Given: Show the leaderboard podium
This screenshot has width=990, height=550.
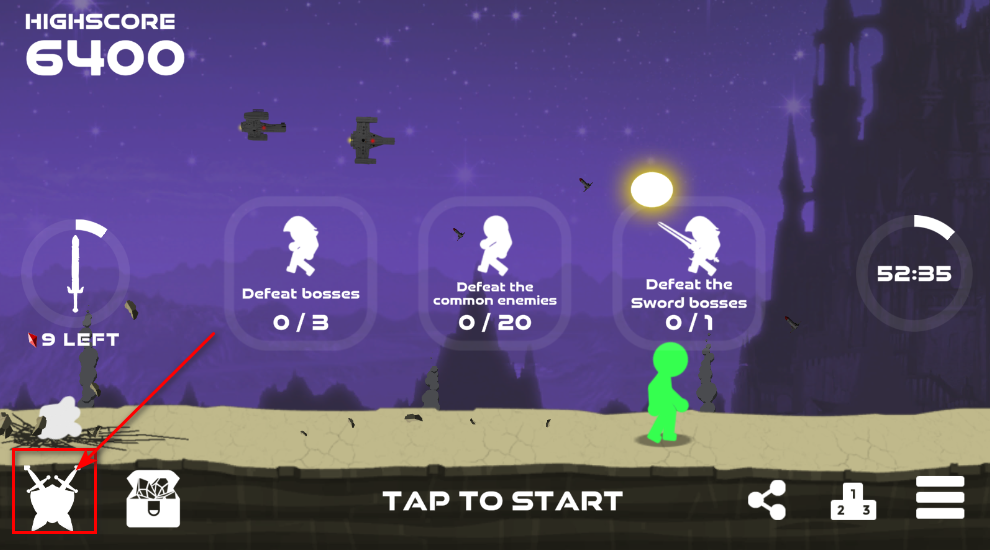Looking at the screenshot, I should coord(853,500).
